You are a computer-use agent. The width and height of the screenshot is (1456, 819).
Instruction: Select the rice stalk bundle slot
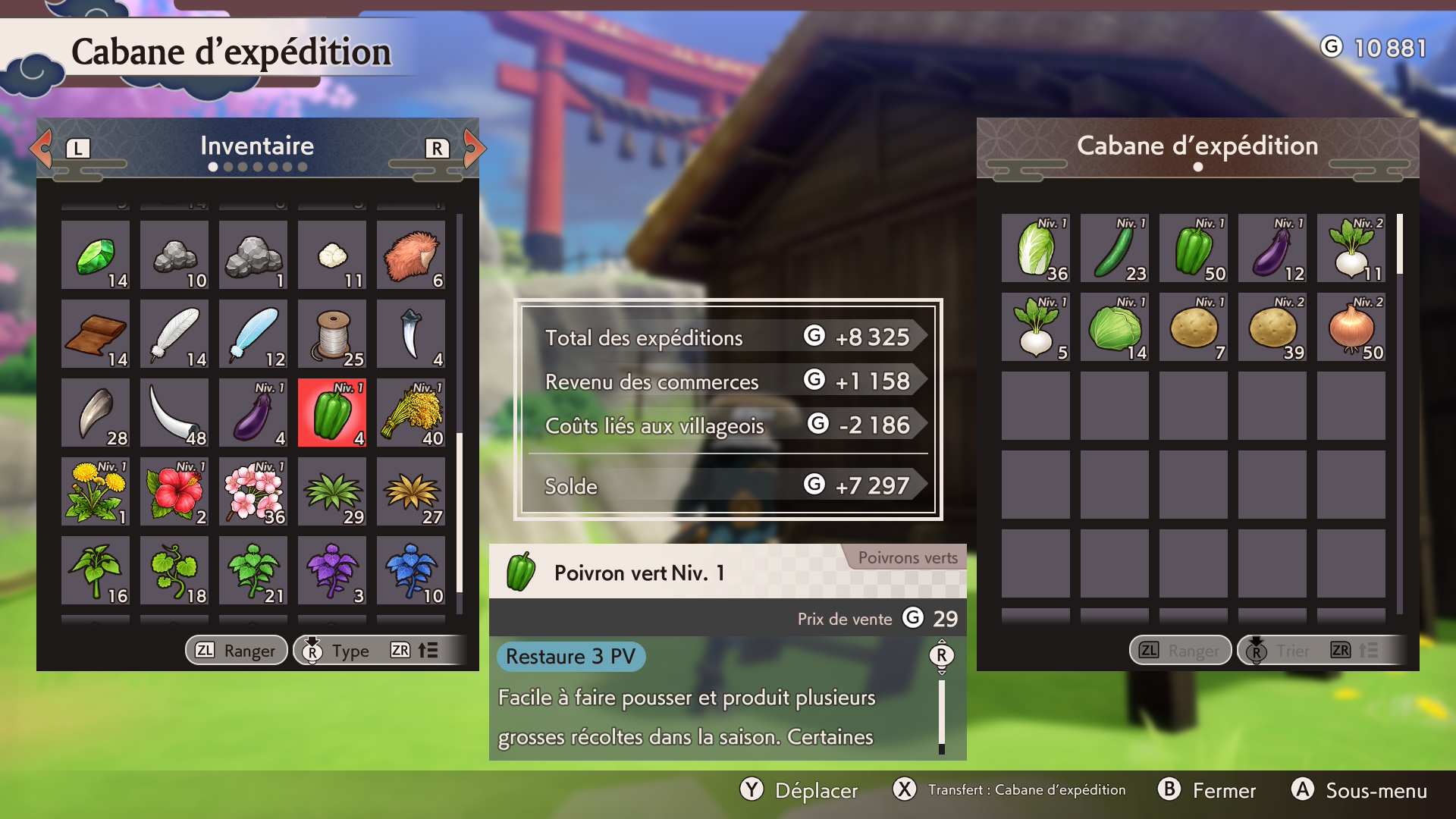(411, 413)
